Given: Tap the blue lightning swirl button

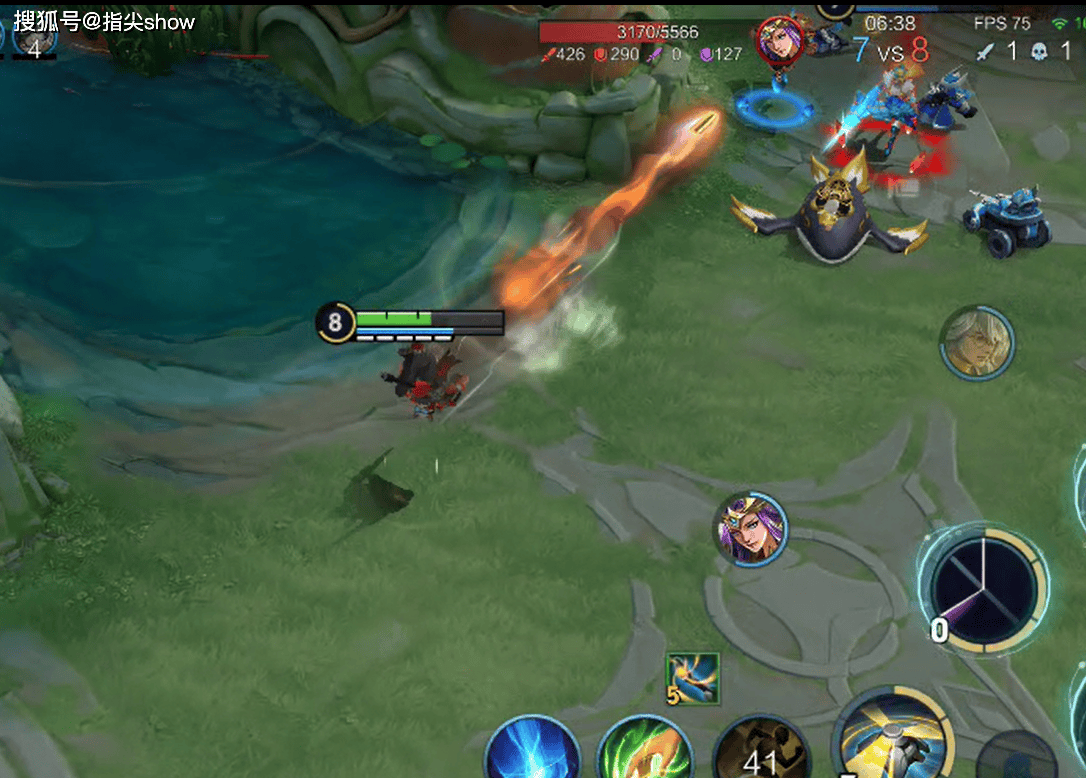Looking at the screenshot, I should [x=533, y=750].
